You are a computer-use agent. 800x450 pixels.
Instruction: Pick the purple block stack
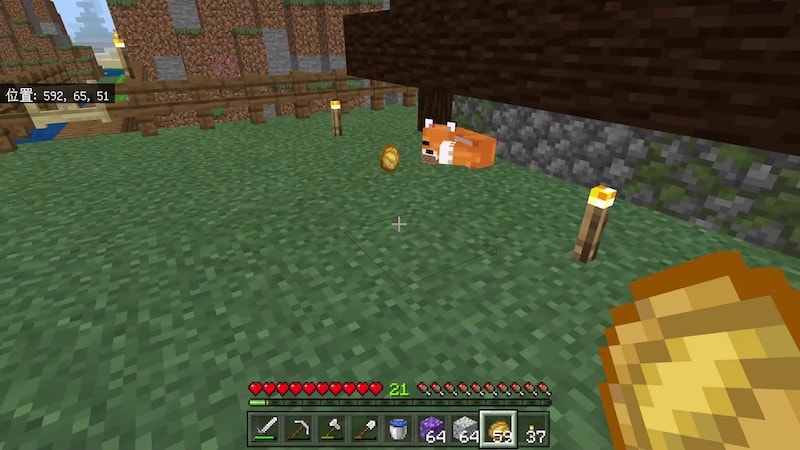(x=432, y=429)
